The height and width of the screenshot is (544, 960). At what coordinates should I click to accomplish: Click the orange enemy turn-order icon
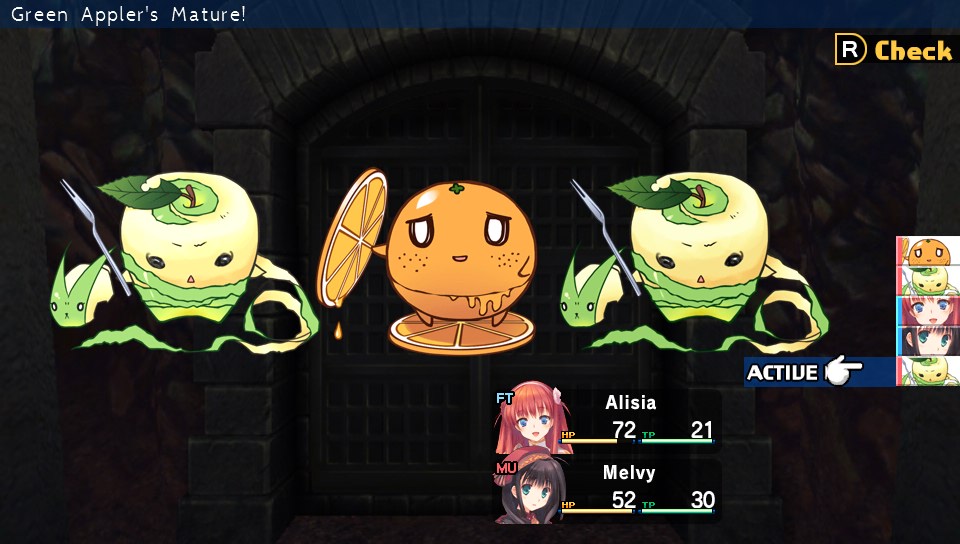930,251
